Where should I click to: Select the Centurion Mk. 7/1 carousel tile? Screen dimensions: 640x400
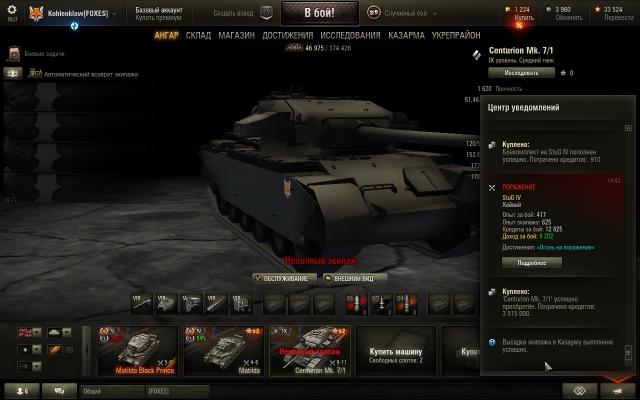tap(309, 350)
